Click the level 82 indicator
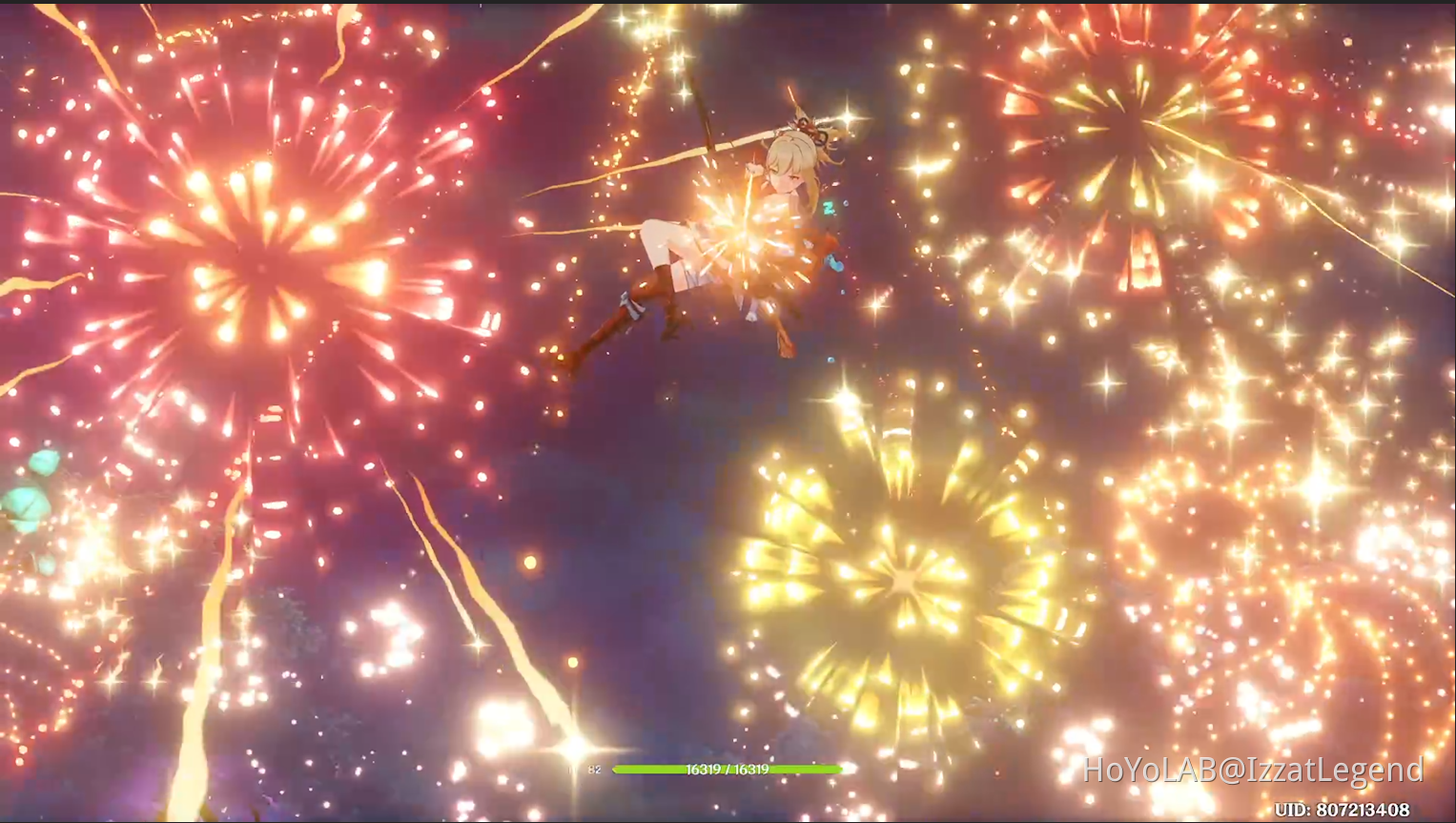Image resolution: width=1456 pixels, height=823 pixels. [x=594, y=771]
